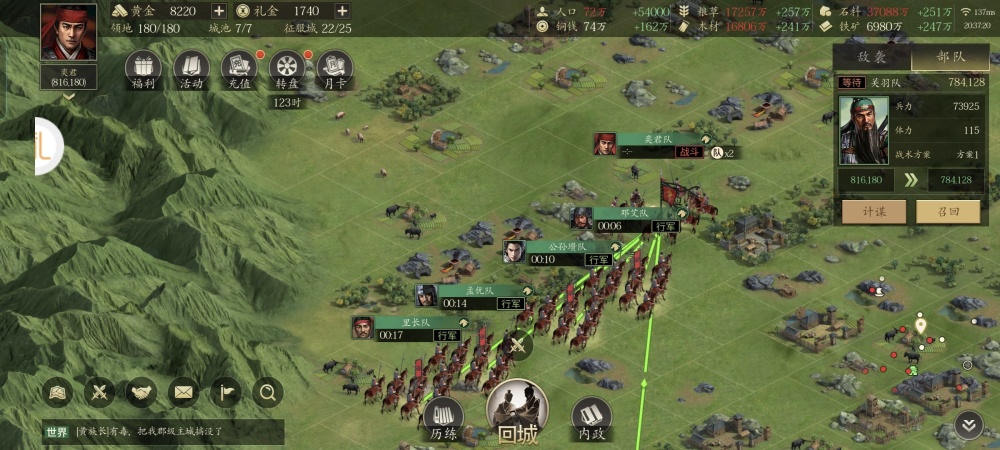The image size is (1000, 450).
Task: Open the 福利 welfare gift menu
Action: 143,68
